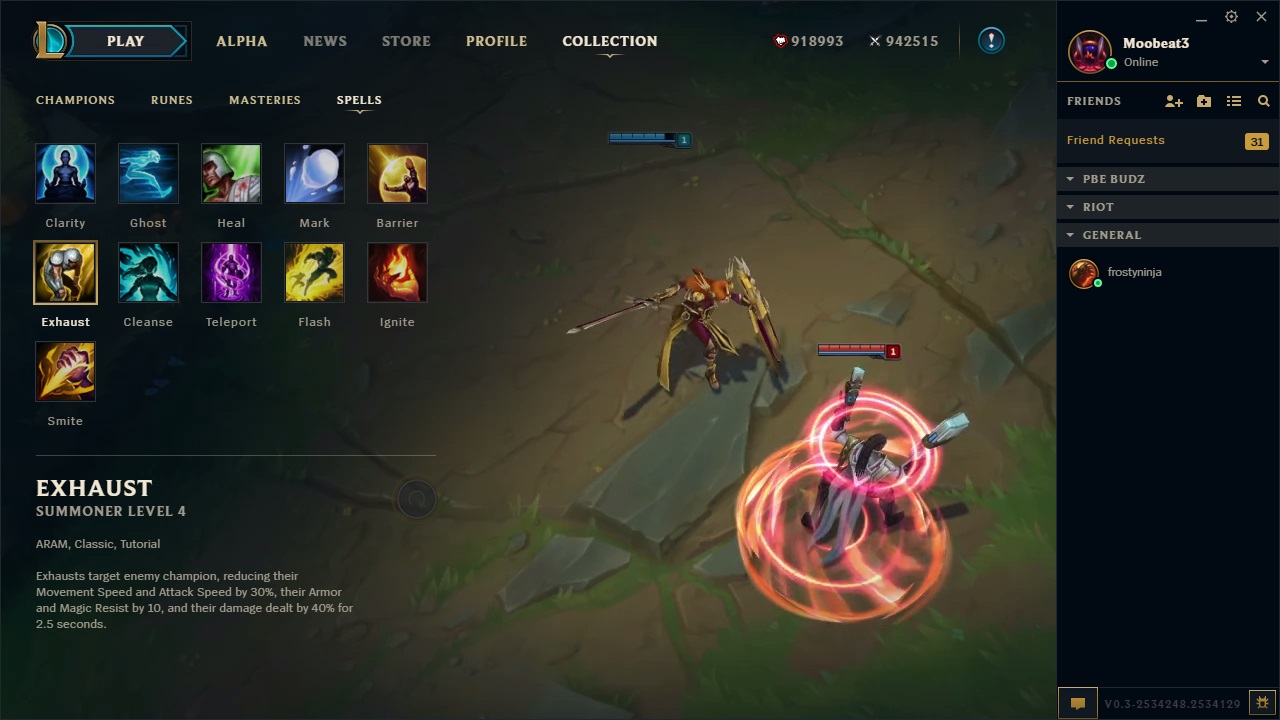
Task: Open the Friend Requests link
Action: pos(1115,140)
